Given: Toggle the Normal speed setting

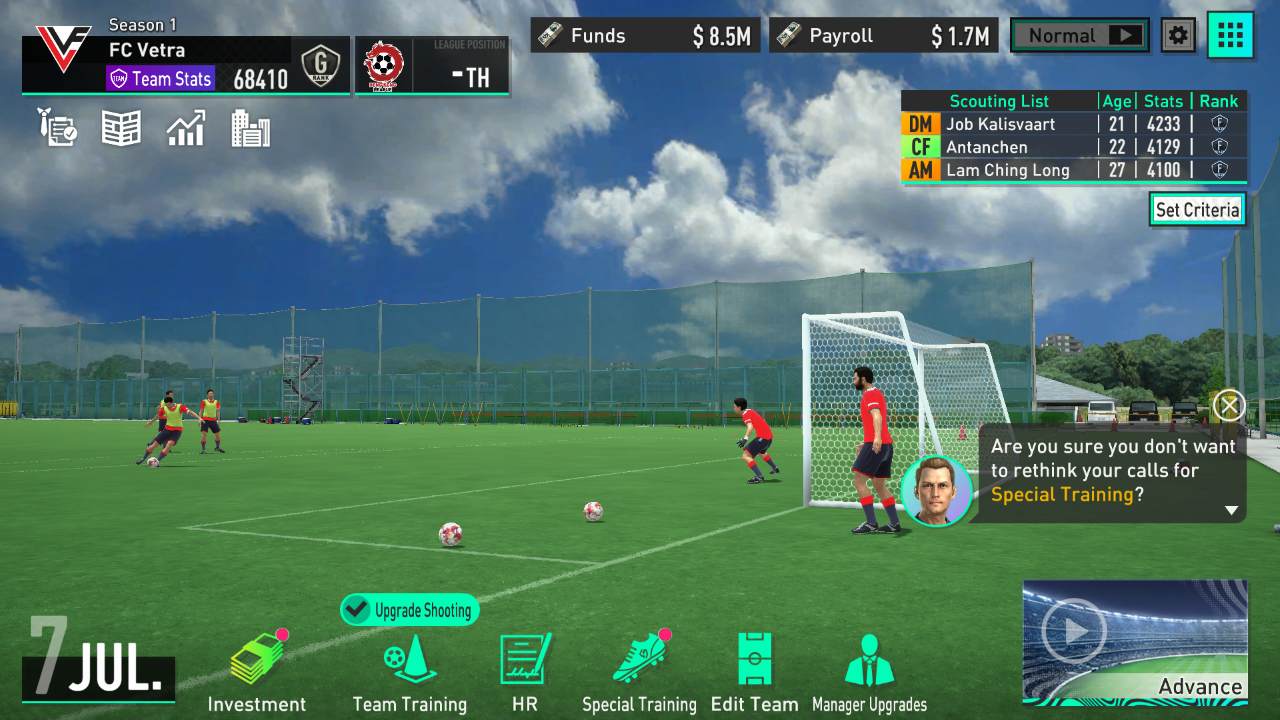Looking at the screenshot, I should click(x=1079, y=36).
